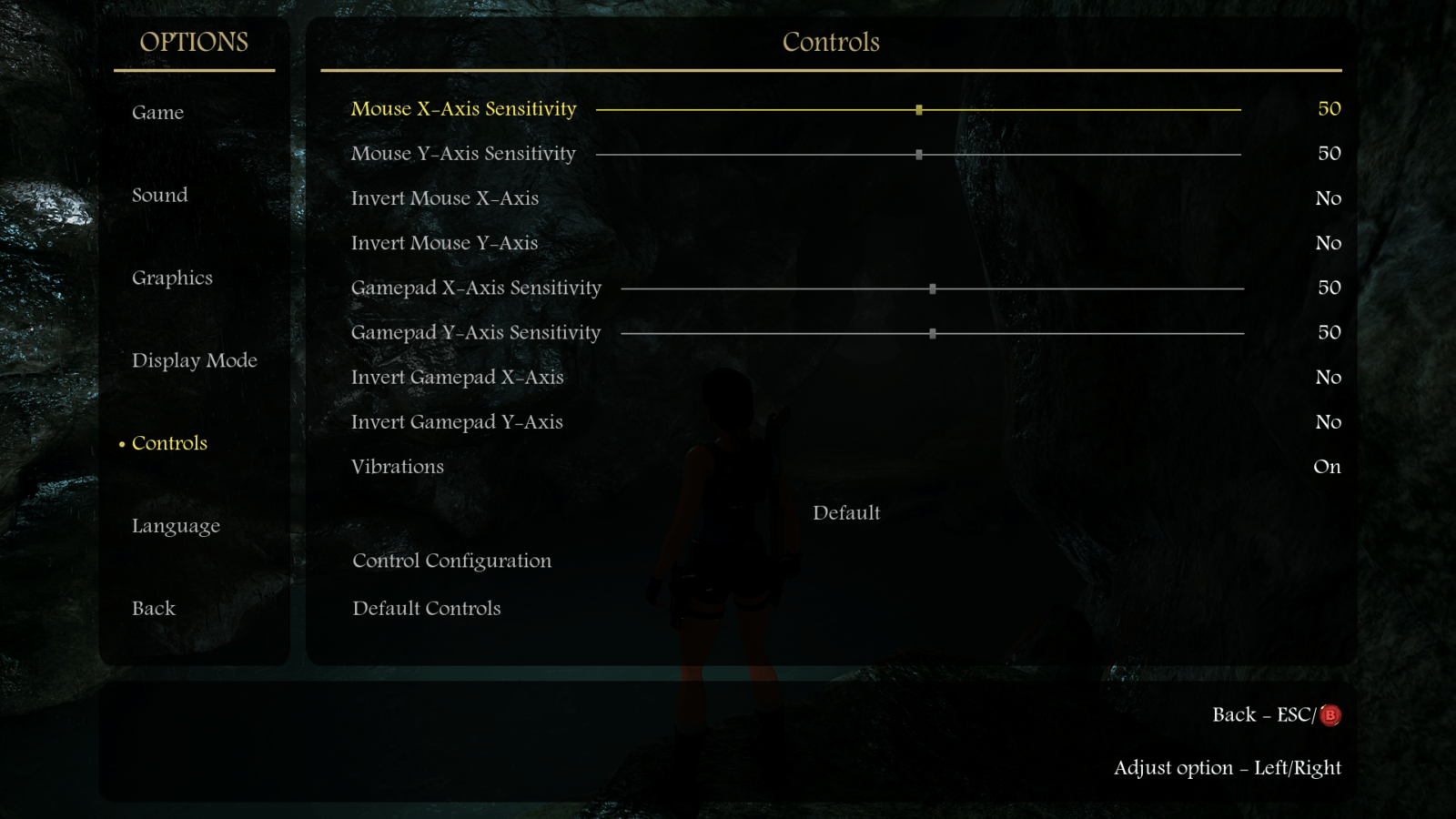1456x819 pixels.
Task: Click Back in the options sidebar
Action: [x=154, y=609]
